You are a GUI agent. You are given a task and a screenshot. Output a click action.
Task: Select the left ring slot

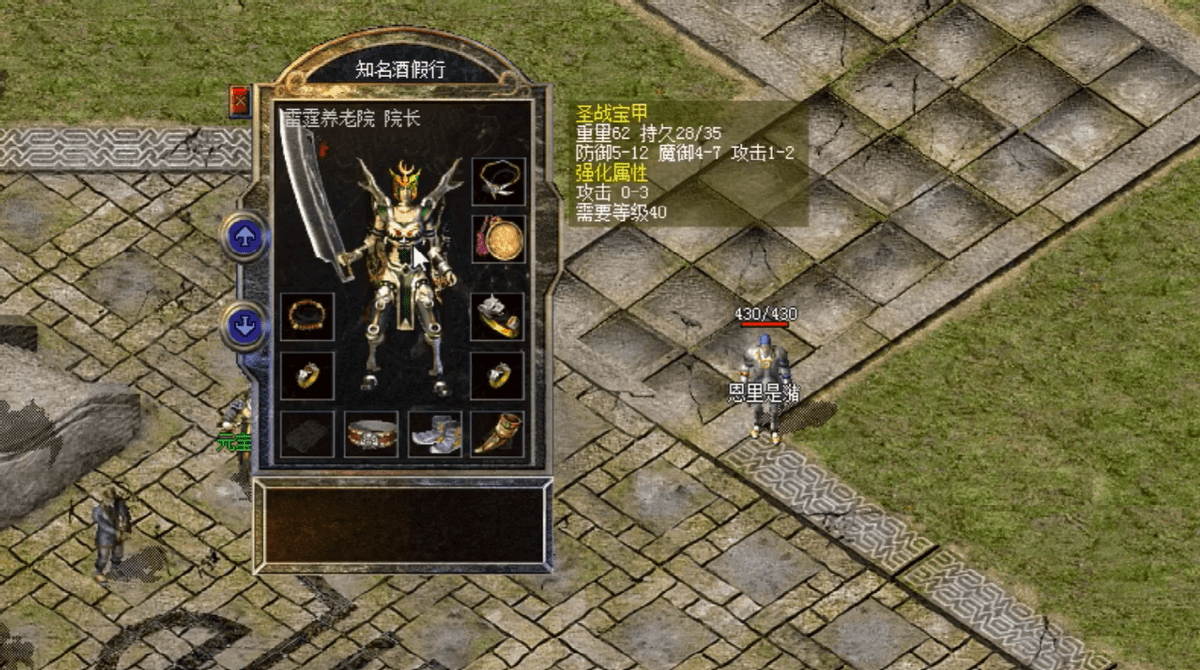(x=306, y=375)
